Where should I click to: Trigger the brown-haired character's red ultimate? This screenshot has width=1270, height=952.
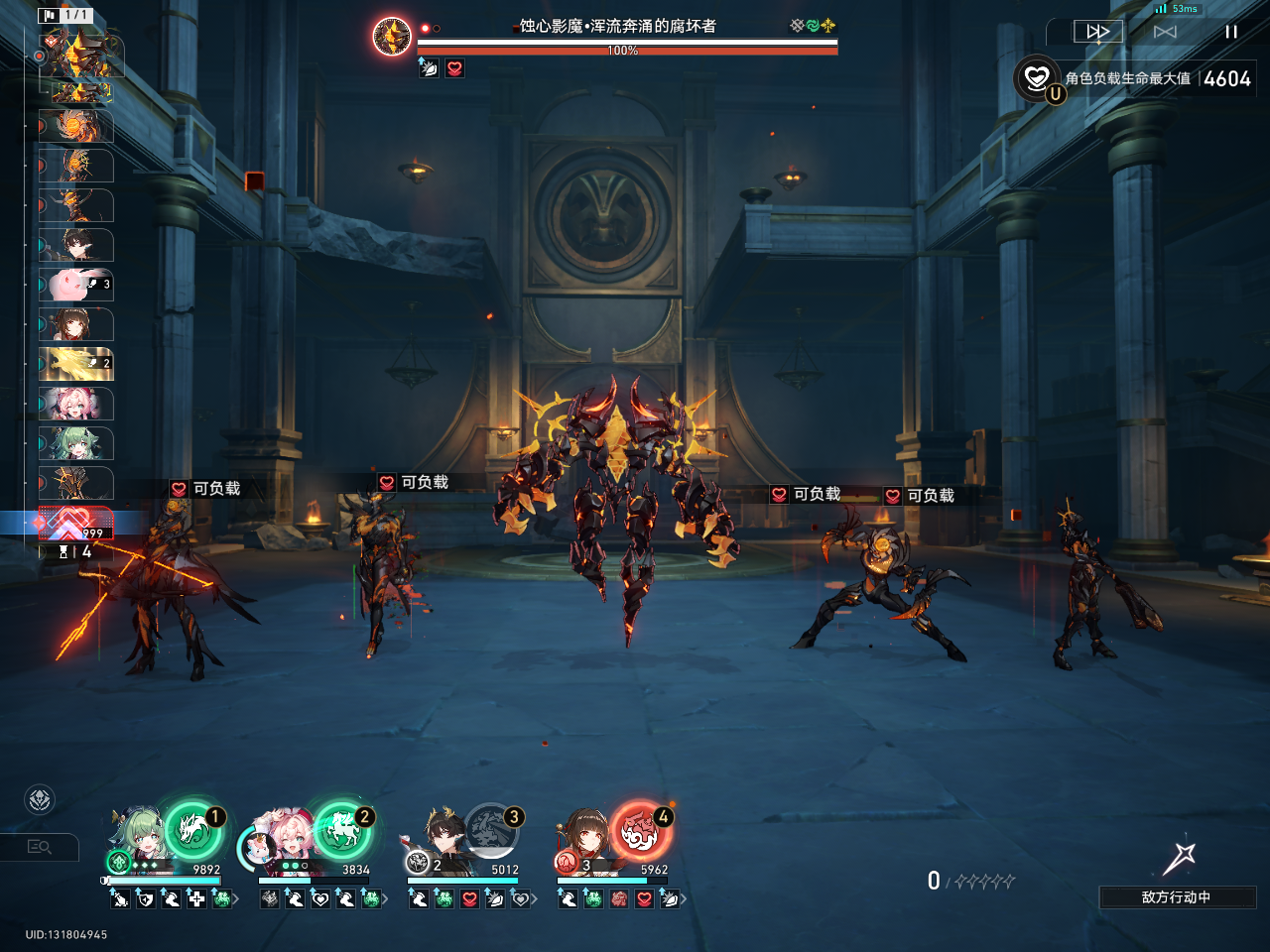tap(640, 829)
